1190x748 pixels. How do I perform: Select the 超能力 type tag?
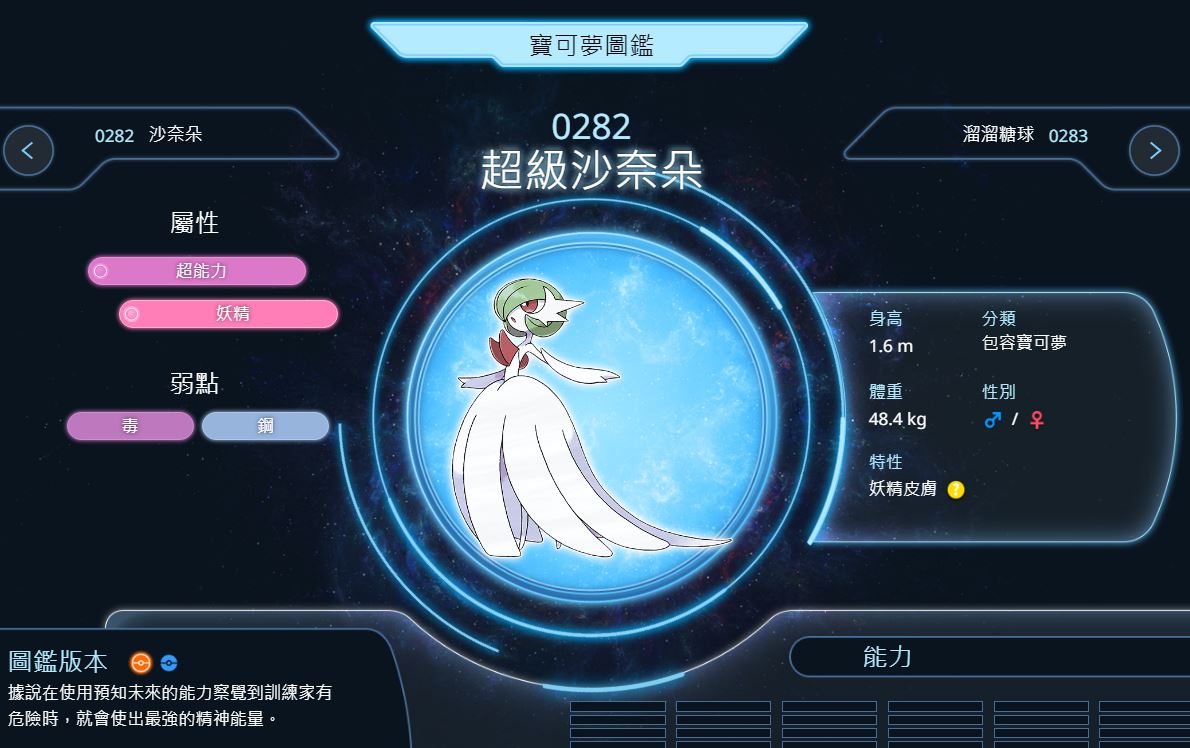pyautogui.click(x=197, y=271)
